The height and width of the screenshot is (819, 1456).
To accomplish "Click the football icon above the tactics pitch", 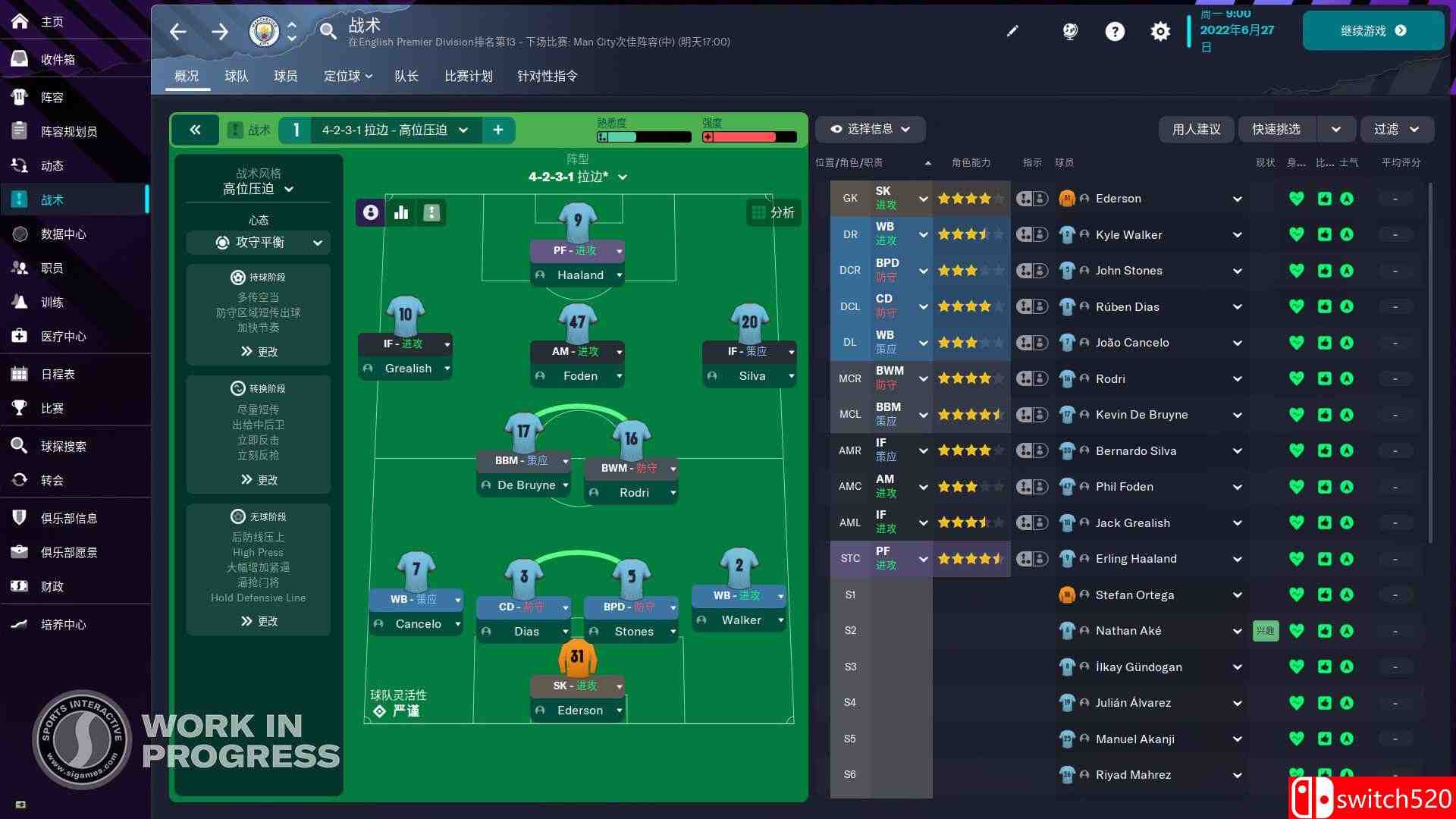I will (x=369, y=213).
